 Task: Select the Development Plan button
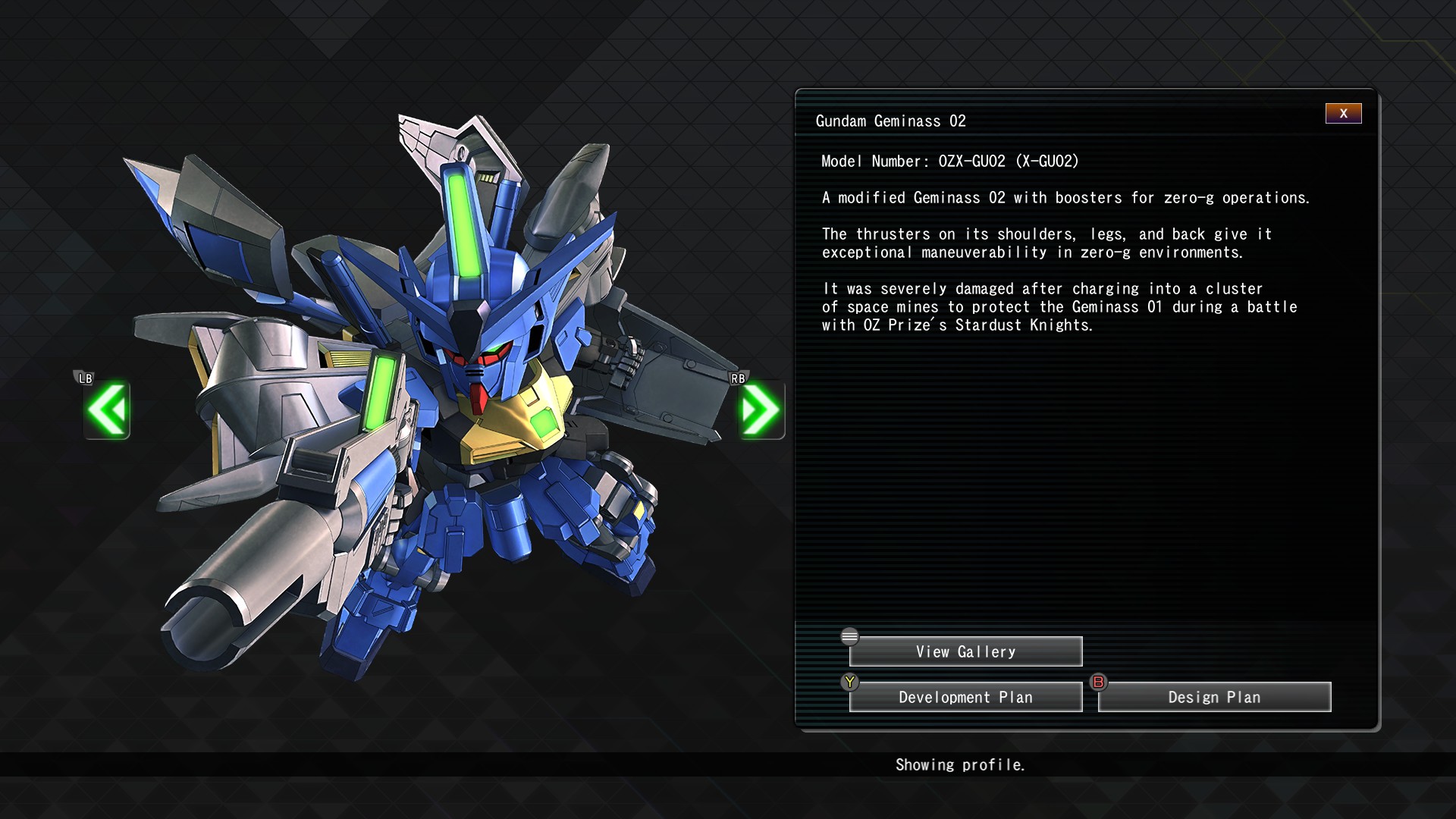(965, 697)
